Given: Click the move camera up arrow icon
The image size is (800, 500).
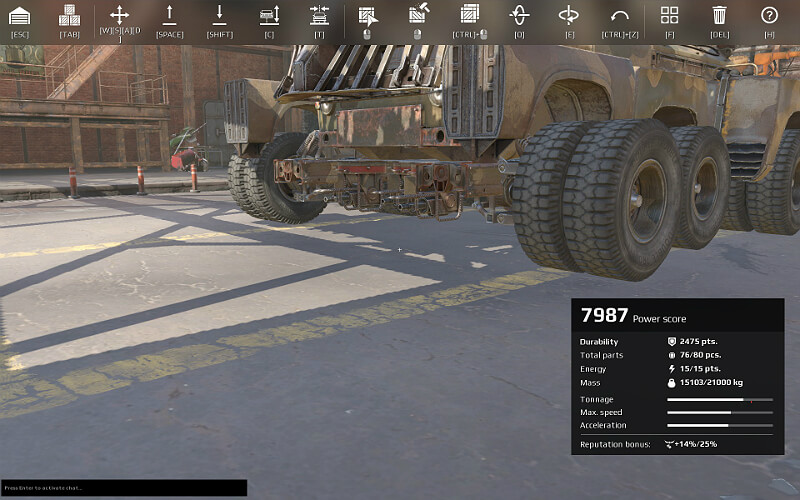Looking at the screenshot, I should click(x=169, y=15).
